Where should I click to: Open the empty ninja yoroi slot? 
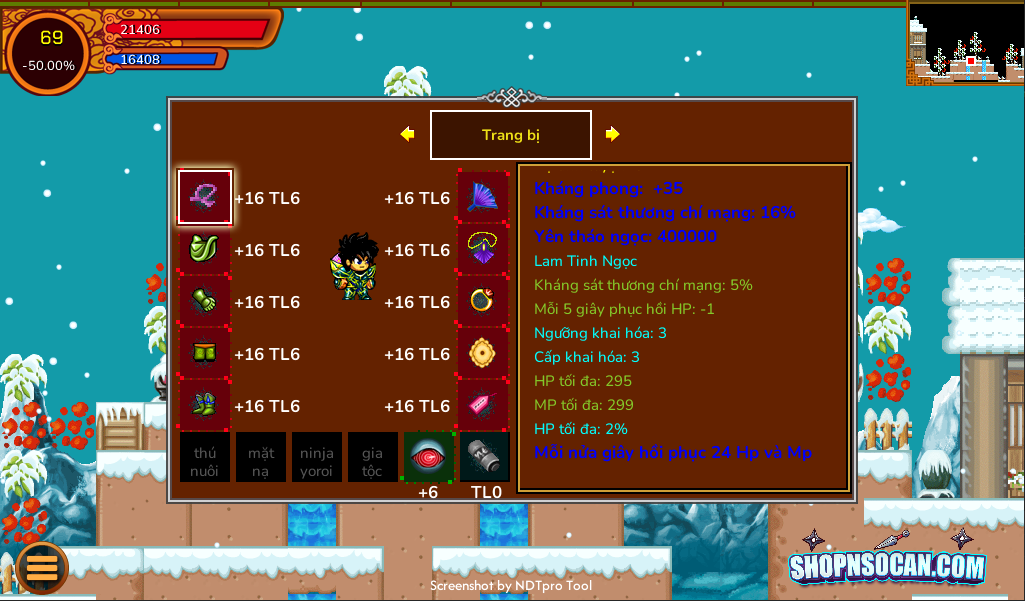(x=317, y=458)
